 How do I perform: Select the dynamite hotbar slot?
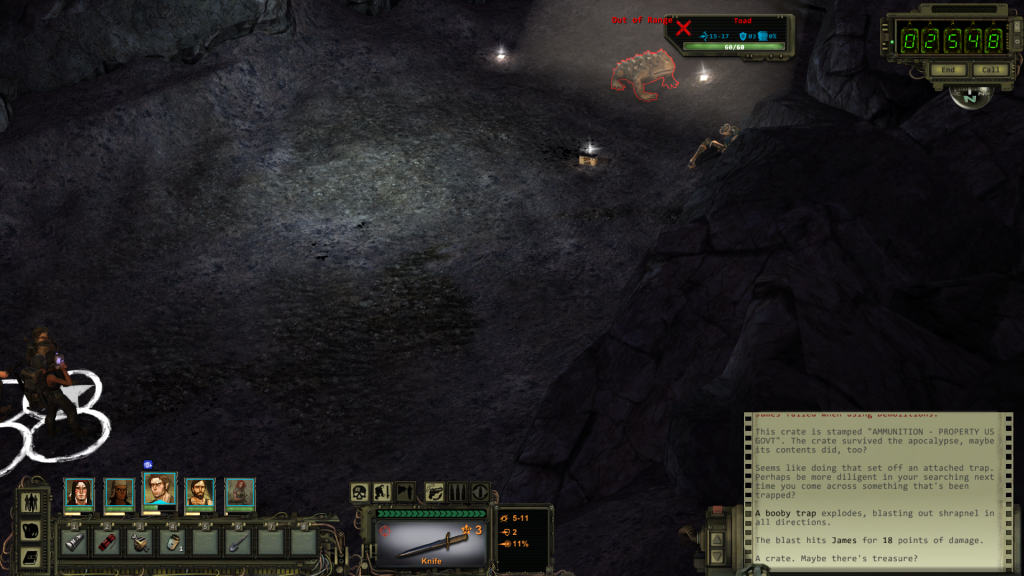[106, 542]
